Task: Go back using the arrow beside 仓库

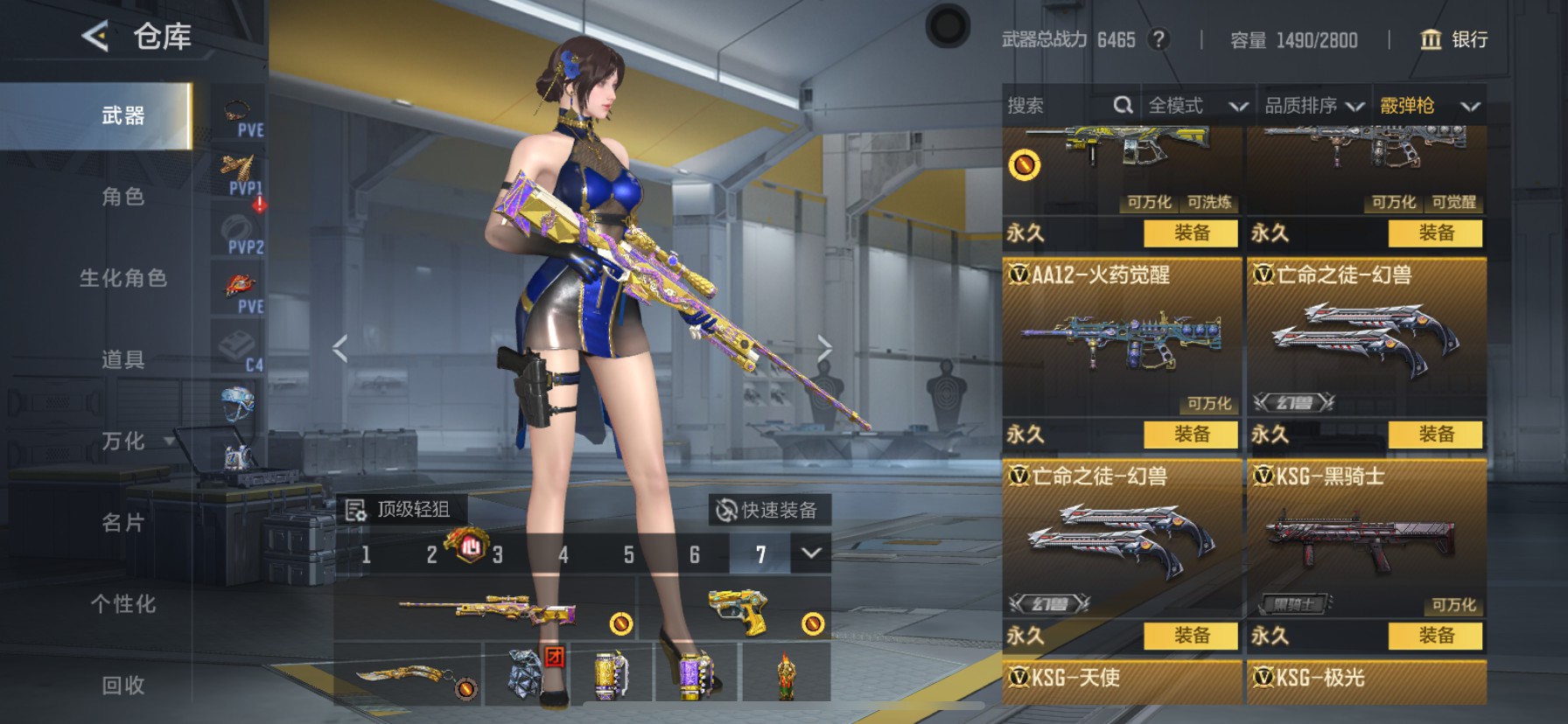Action: coord(95,37)
